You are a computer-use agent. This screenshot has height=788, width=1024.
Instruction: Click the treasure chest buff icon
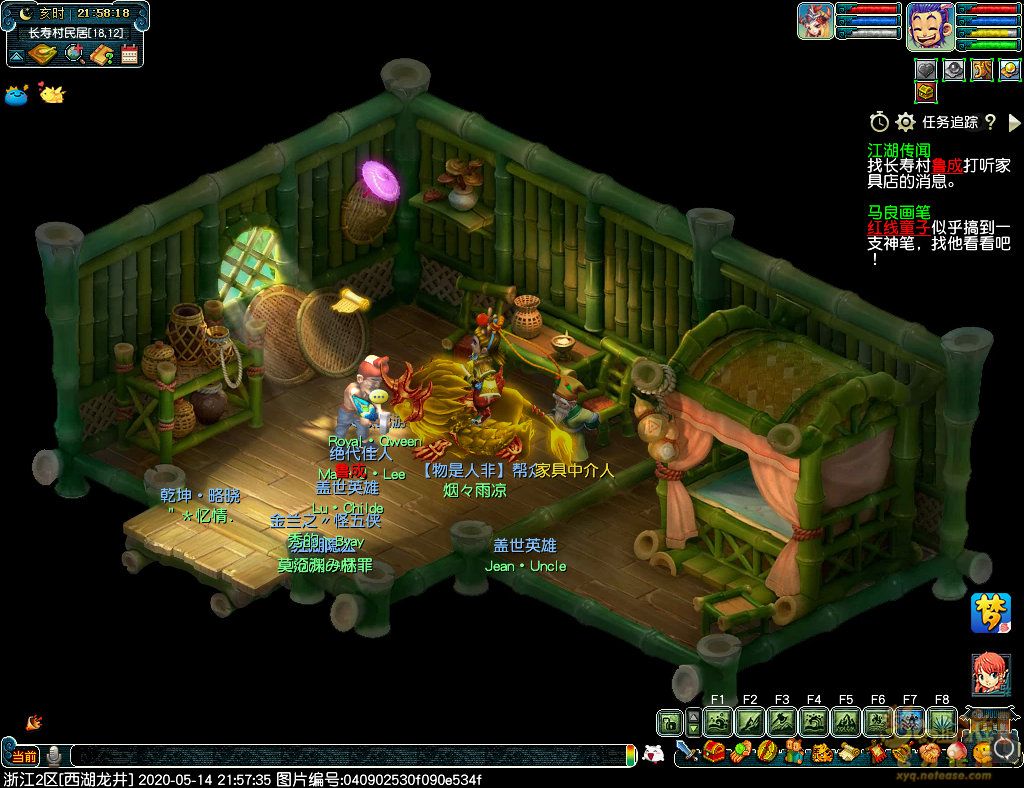[926, 92]
